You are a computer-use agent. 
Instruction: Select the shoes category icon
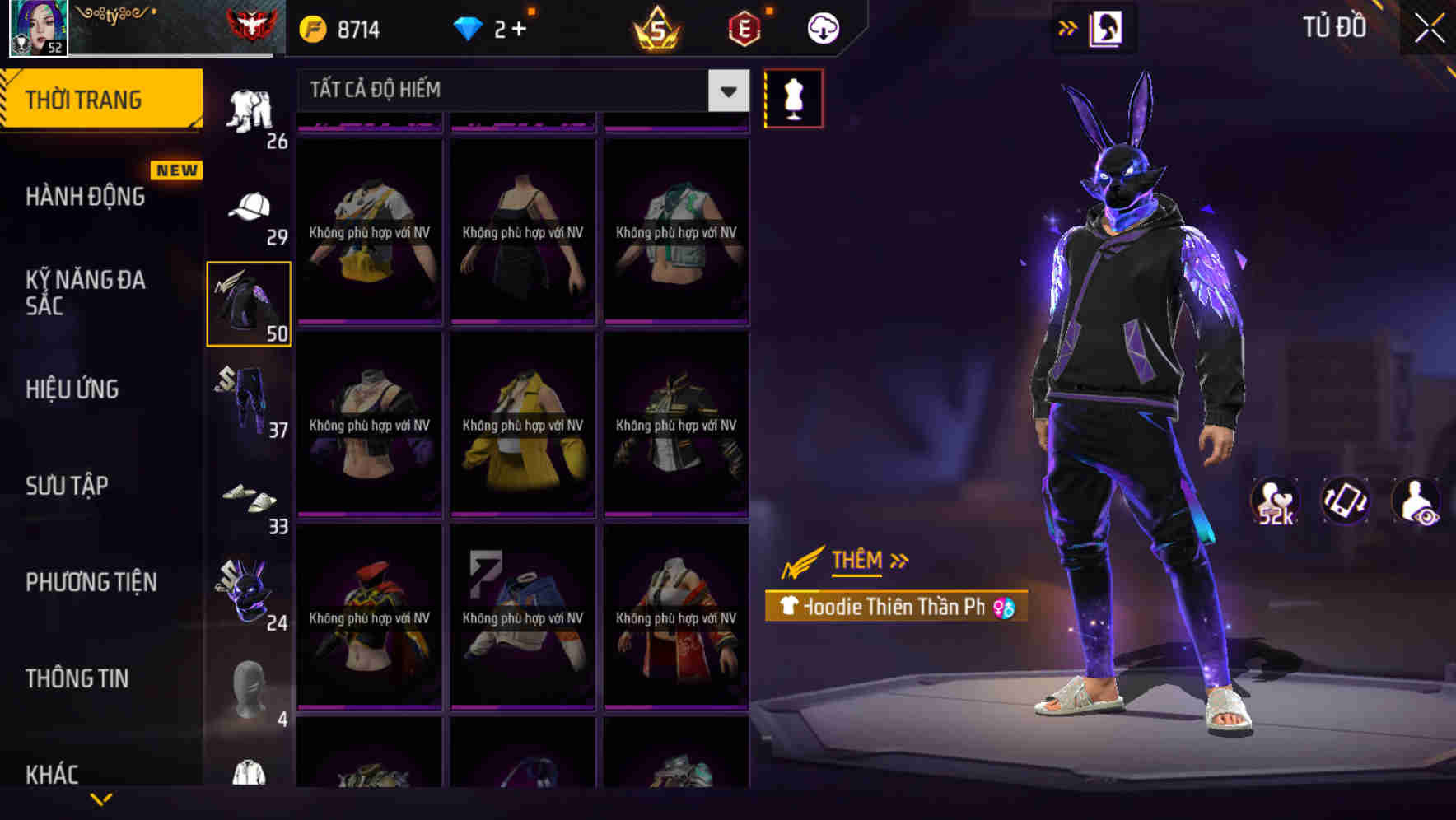(248, 500)
